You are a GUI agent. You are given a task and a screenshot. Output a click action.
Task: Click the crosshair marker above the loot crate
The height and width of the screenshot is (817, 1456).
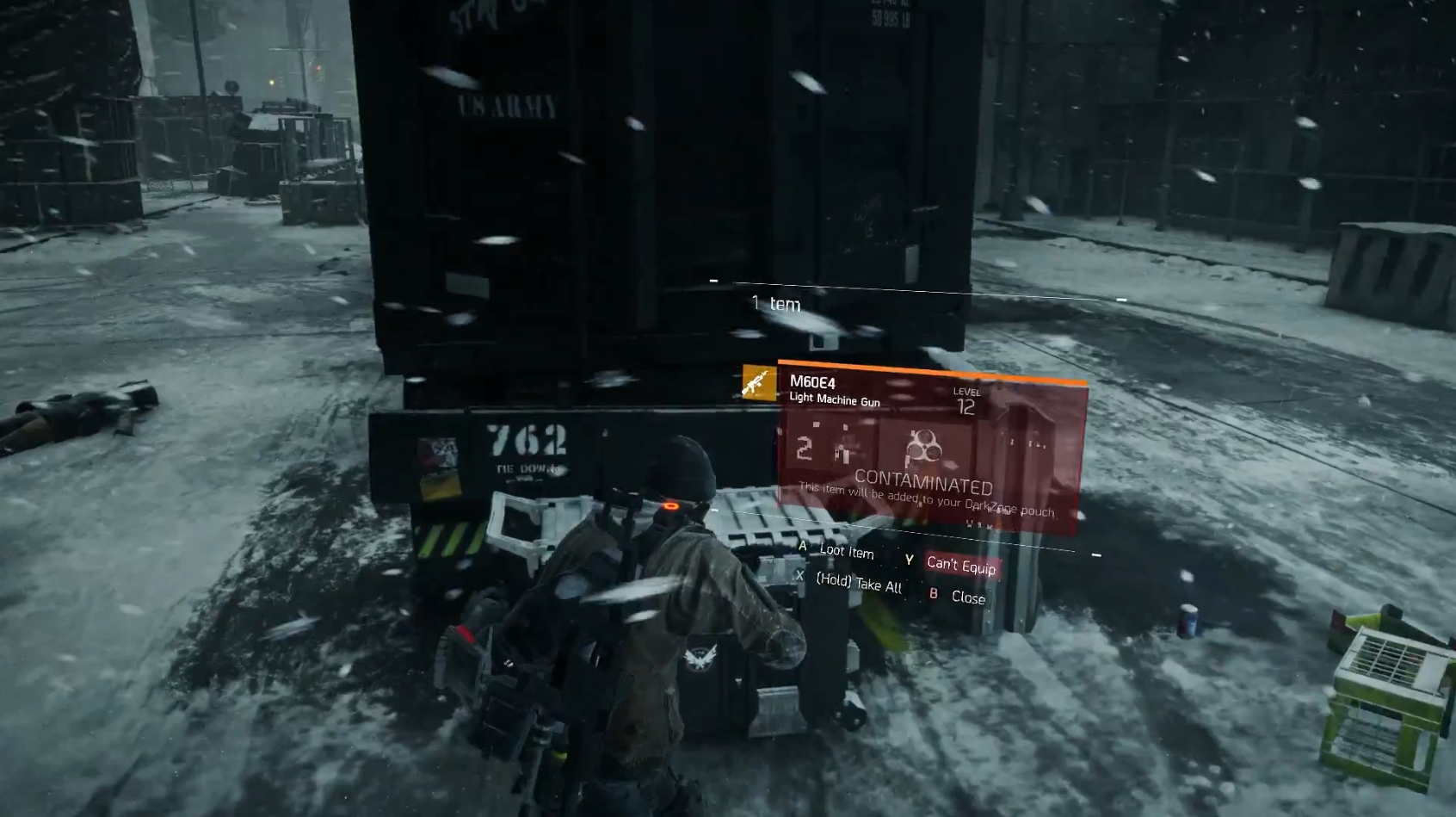(713, 280)
